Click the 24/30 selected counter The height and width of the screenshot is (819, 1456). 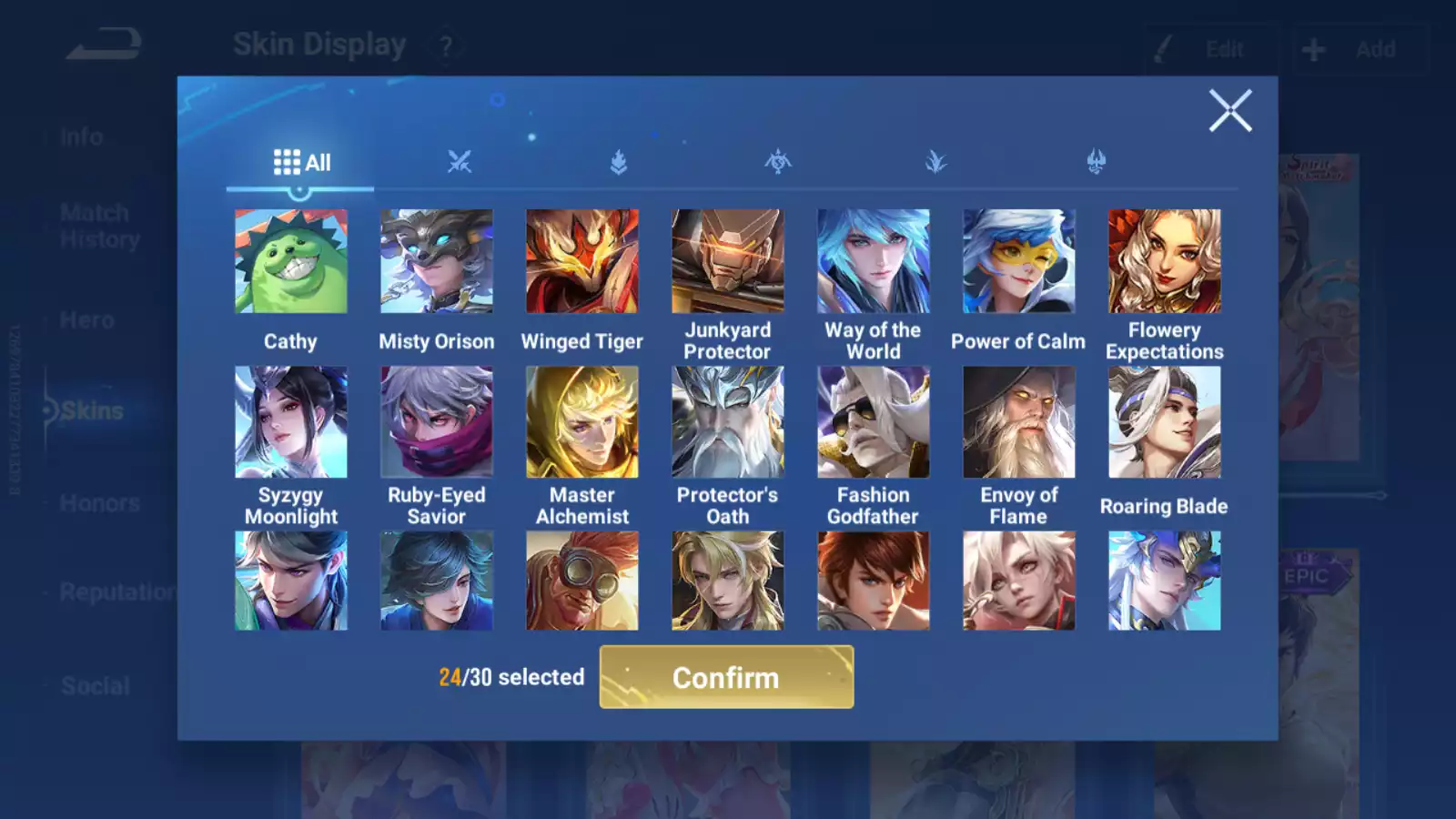coord(511,677)
